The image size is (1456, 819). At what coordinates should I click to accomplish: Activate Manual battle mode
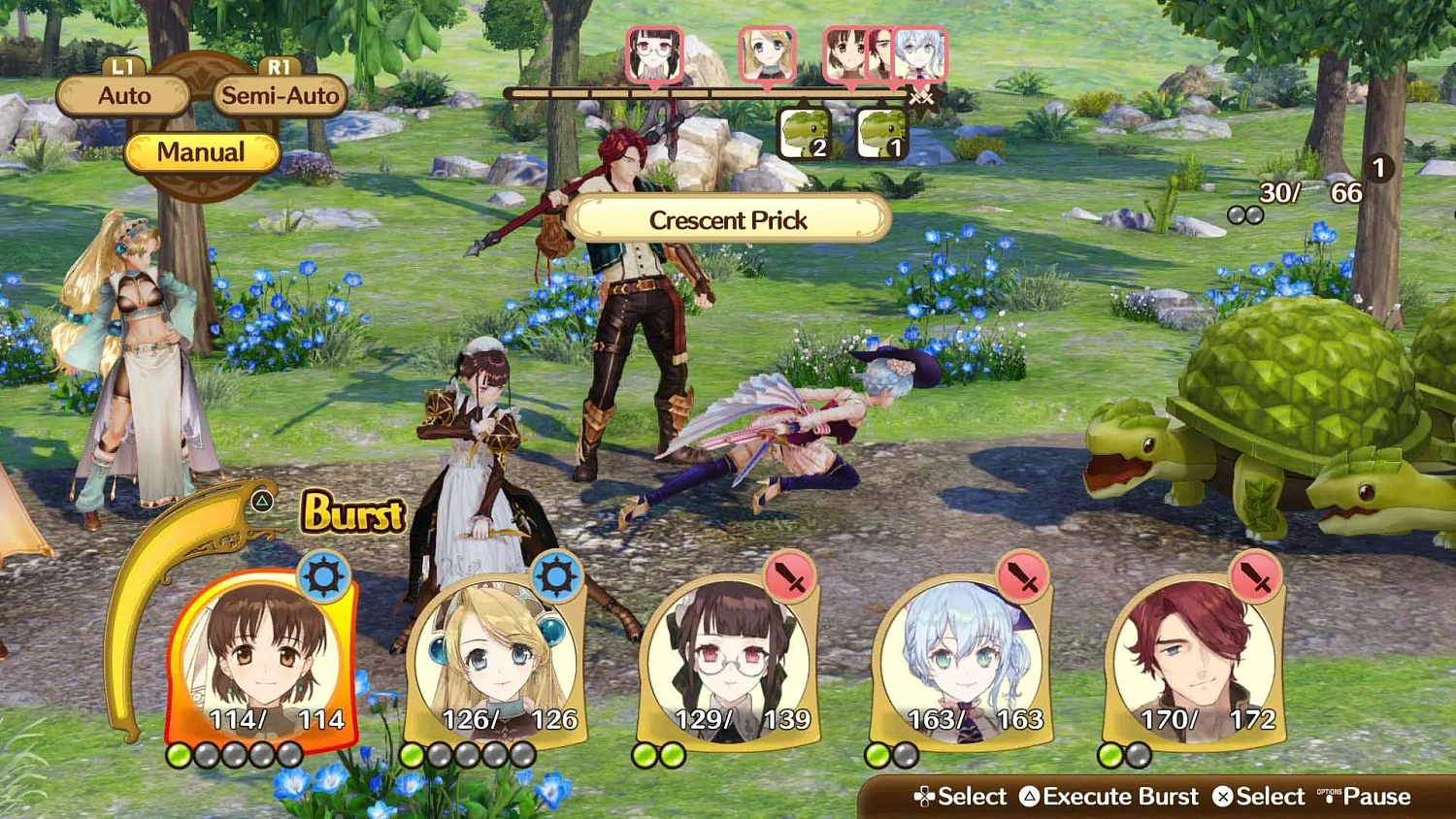point(202,152)
